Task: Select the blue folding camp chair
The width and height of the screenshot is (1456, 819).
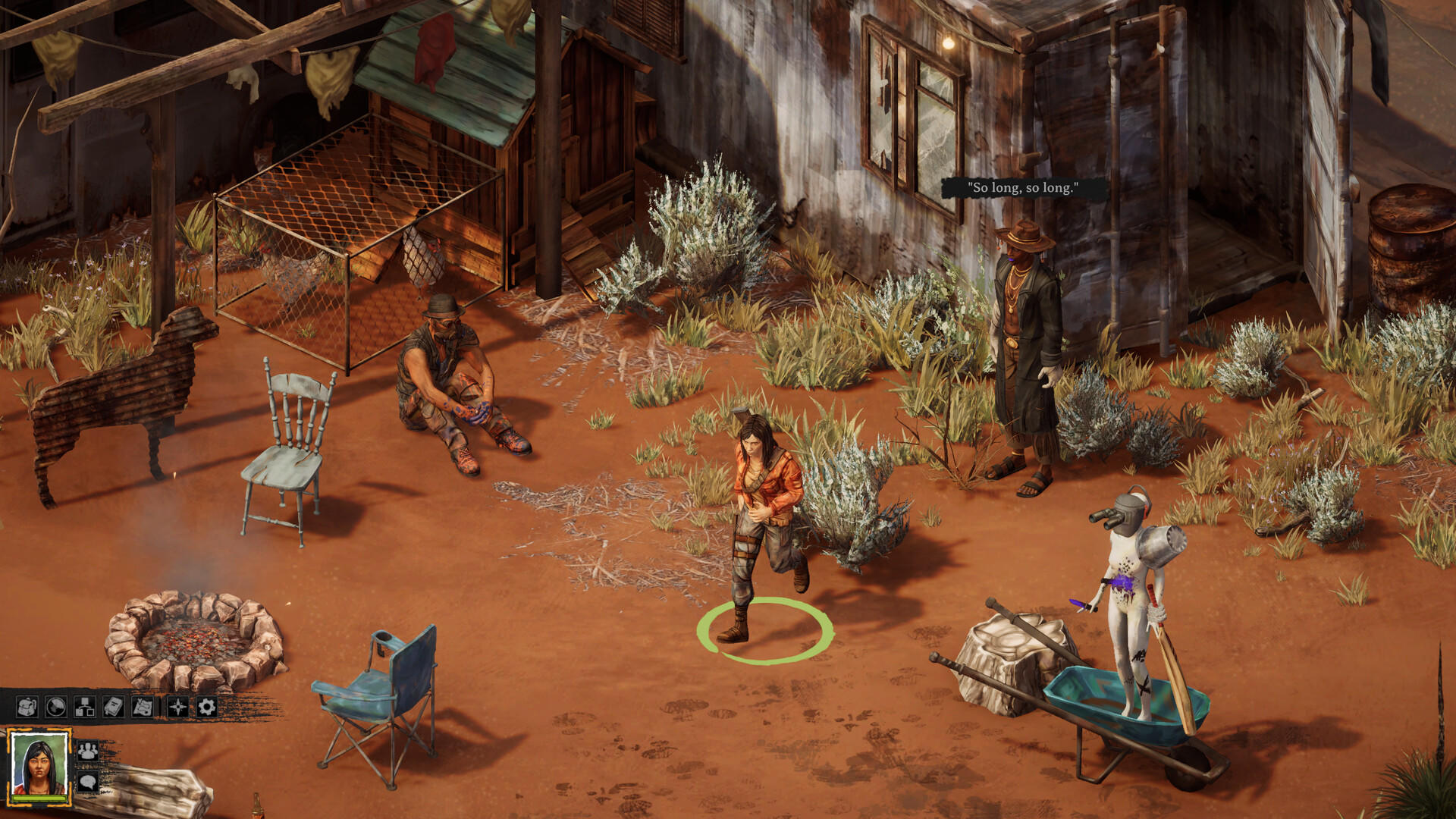Action: point(379,698)
